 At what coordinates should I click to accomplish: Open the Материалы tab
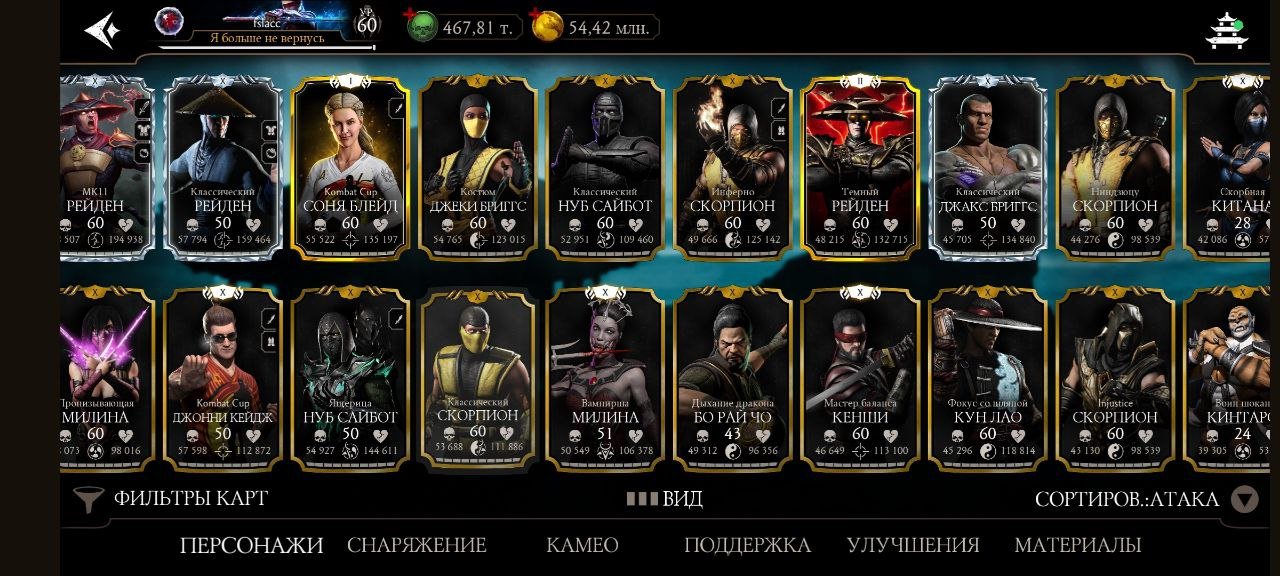point(1077,545)
